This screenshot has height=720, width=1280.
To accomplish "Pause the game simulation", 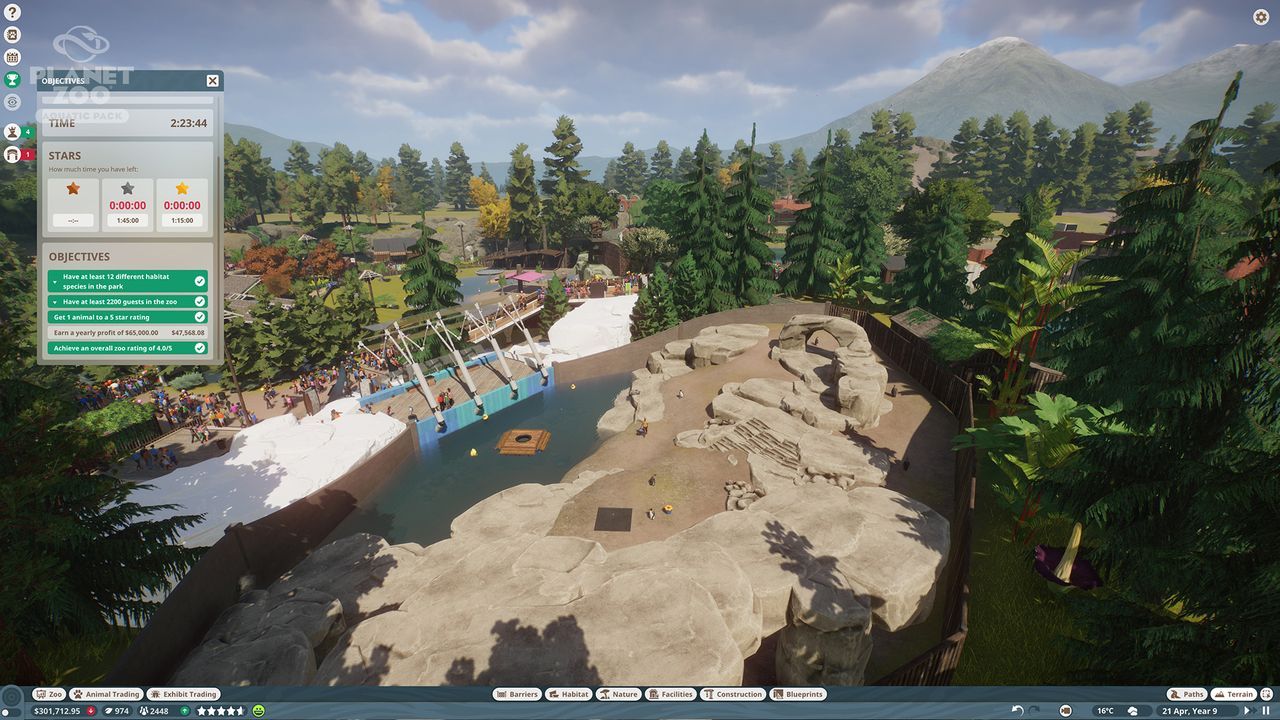I will coord(1266,709).
